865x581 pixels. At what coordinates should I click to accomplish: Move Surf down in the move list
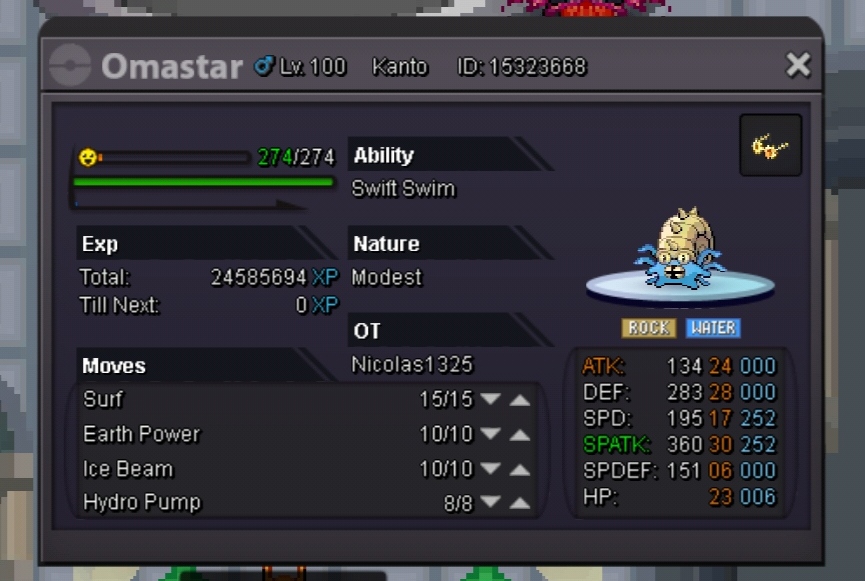coord(490,400)
